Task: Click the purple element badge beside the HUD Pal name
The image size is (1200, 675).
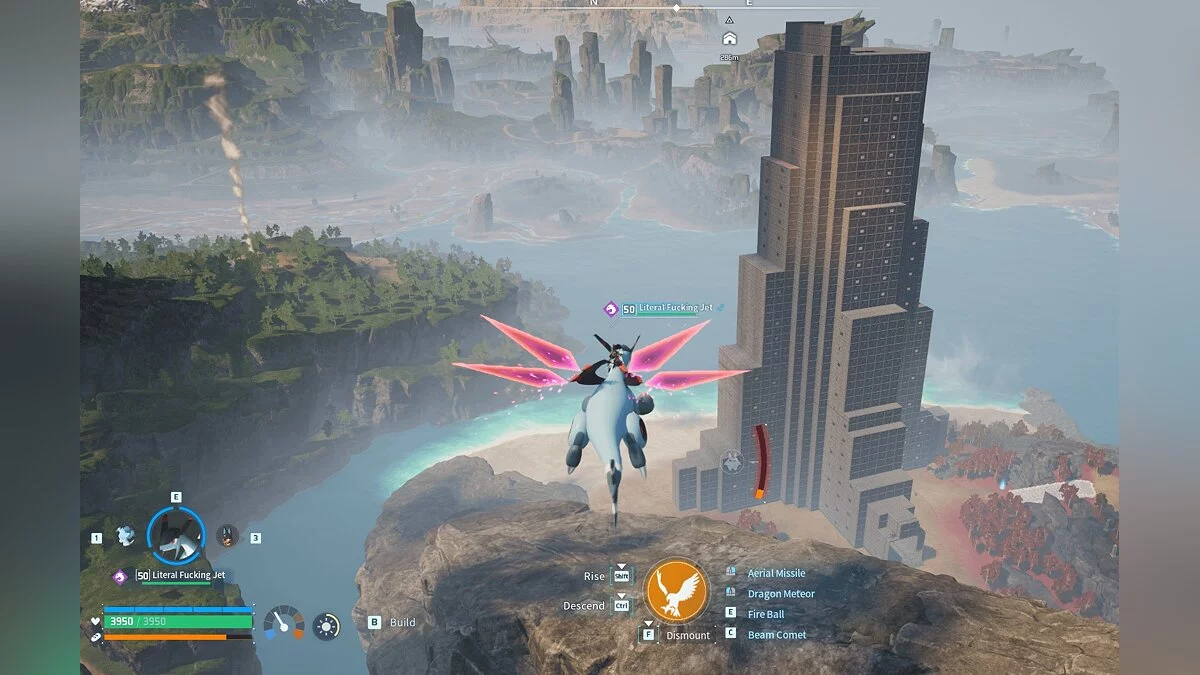Action: (x=119, y=576)
